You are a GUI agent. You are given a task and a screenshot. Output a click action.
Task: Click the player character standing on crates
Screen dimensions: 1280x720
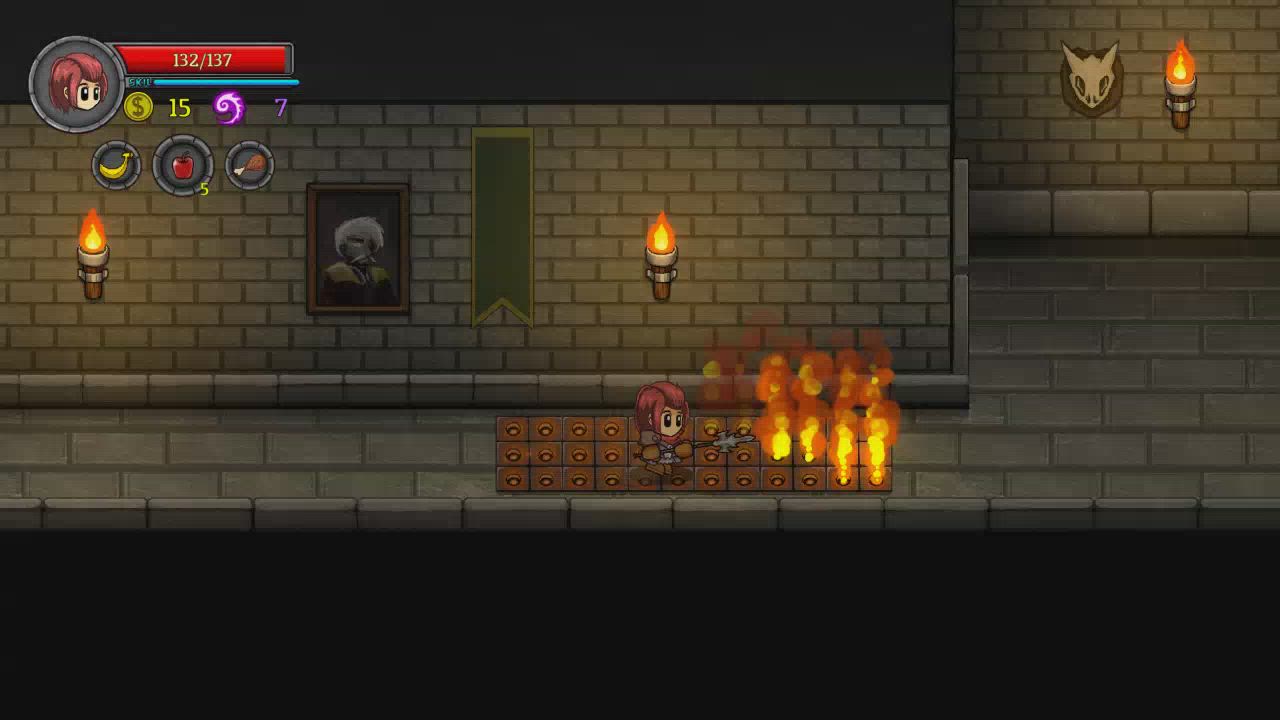665,430
